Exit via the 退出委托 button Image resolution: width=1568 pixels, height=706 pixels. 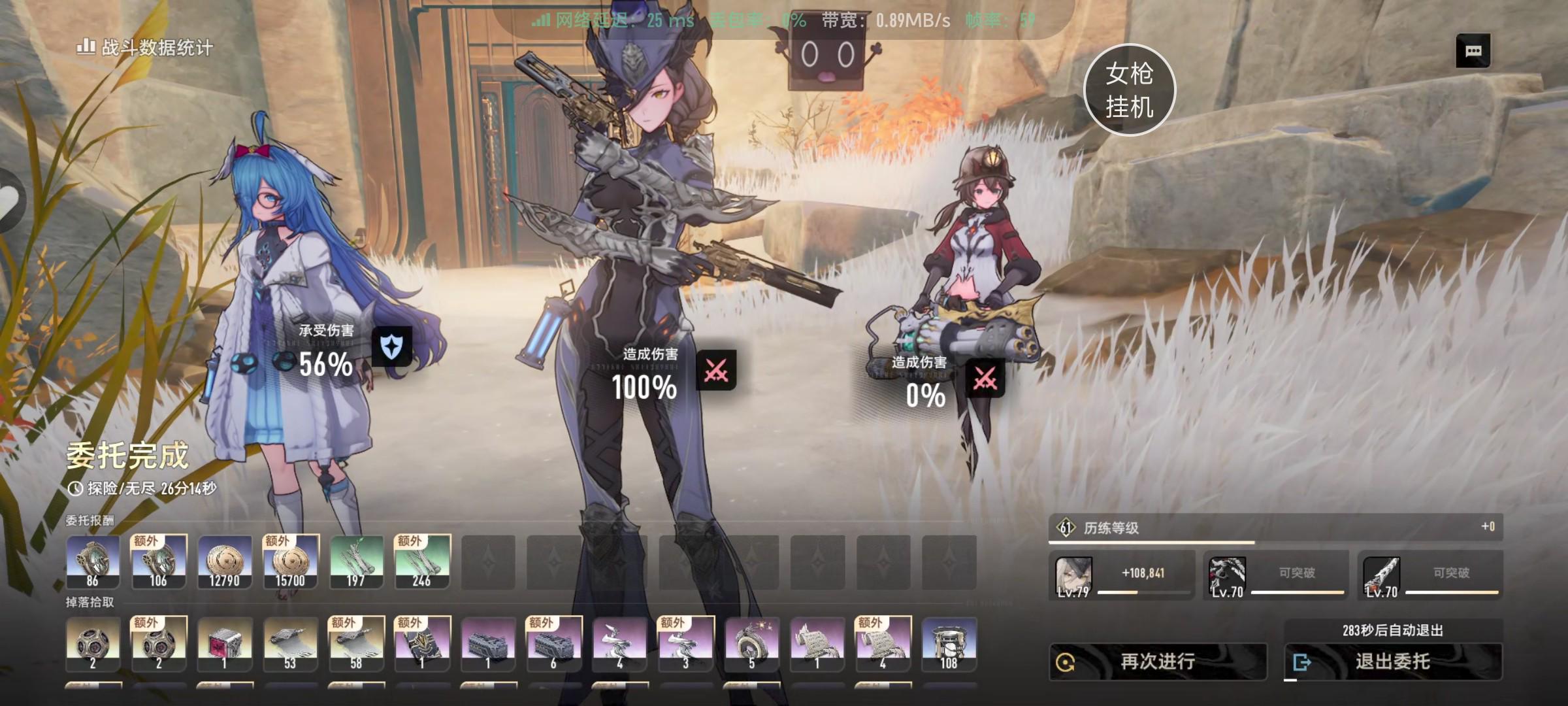pyautogui.click(x=1393, y=662)
